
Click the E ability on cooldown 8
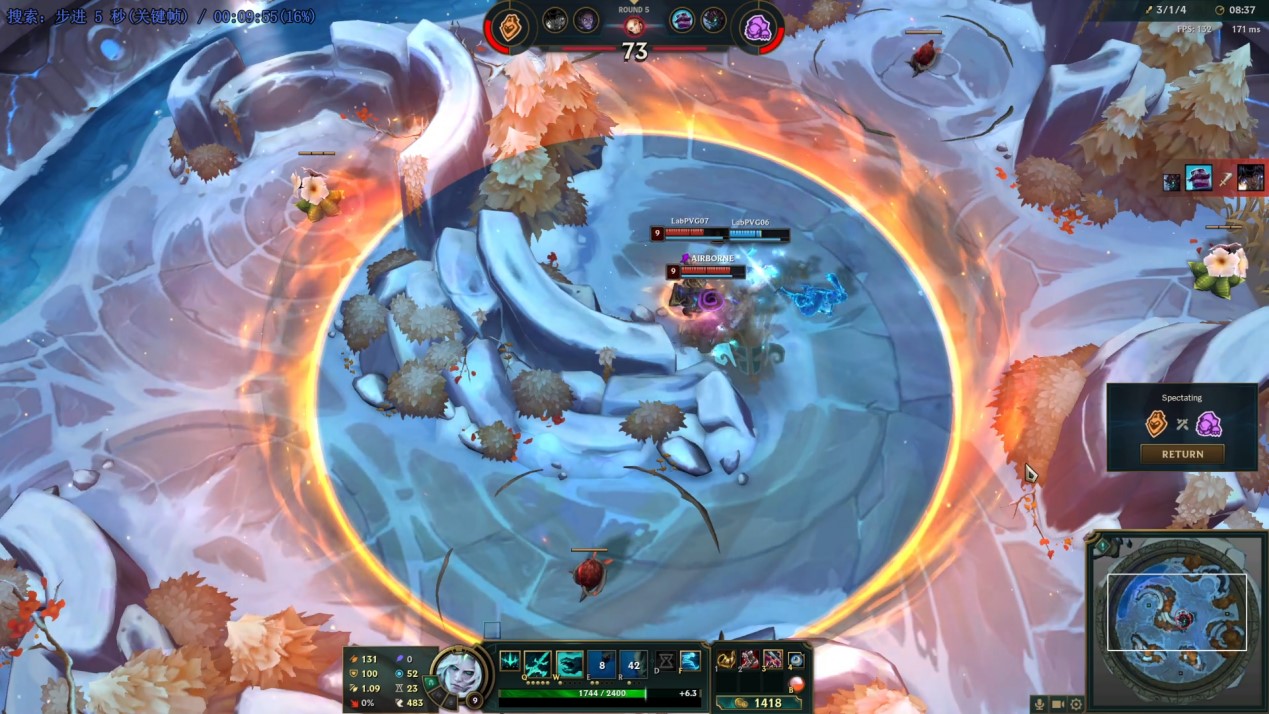click(601, 663)
